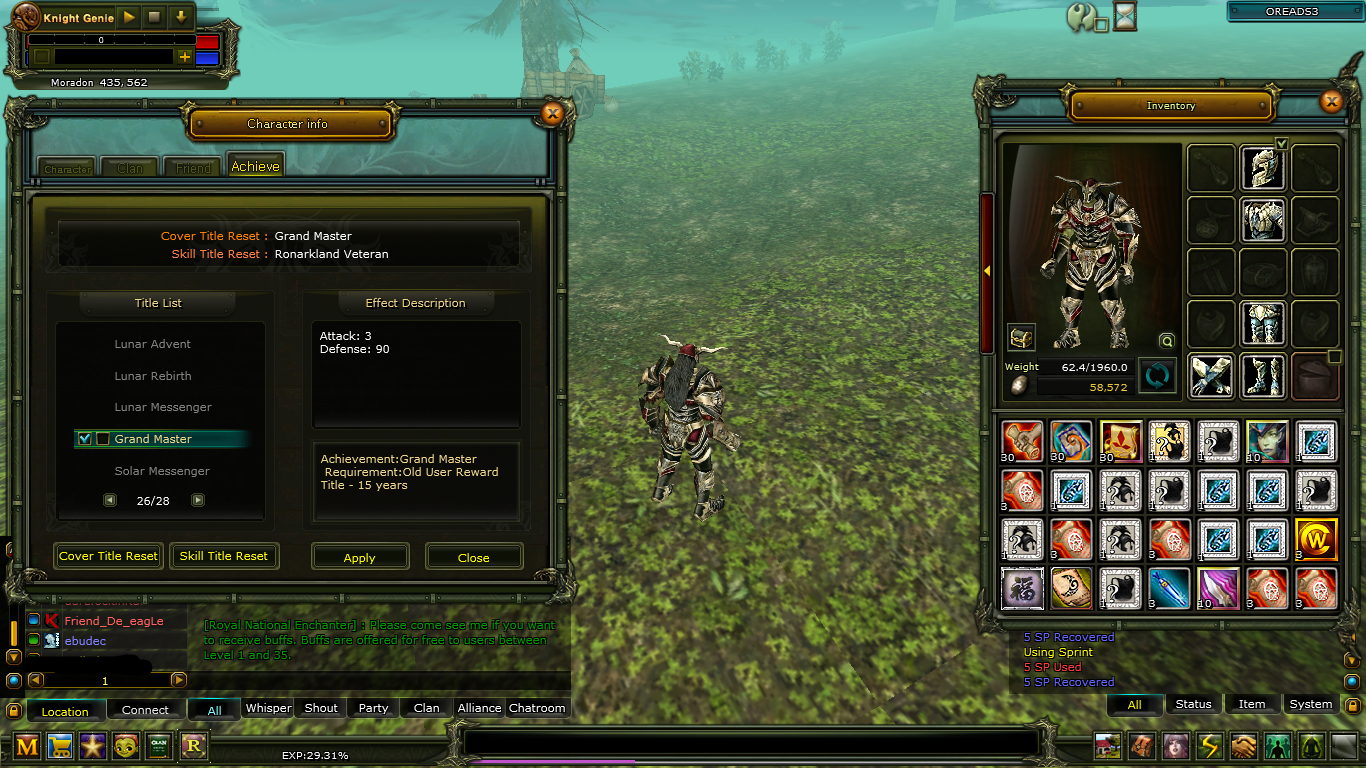Open the yellow M menu icon

(27, 745)
